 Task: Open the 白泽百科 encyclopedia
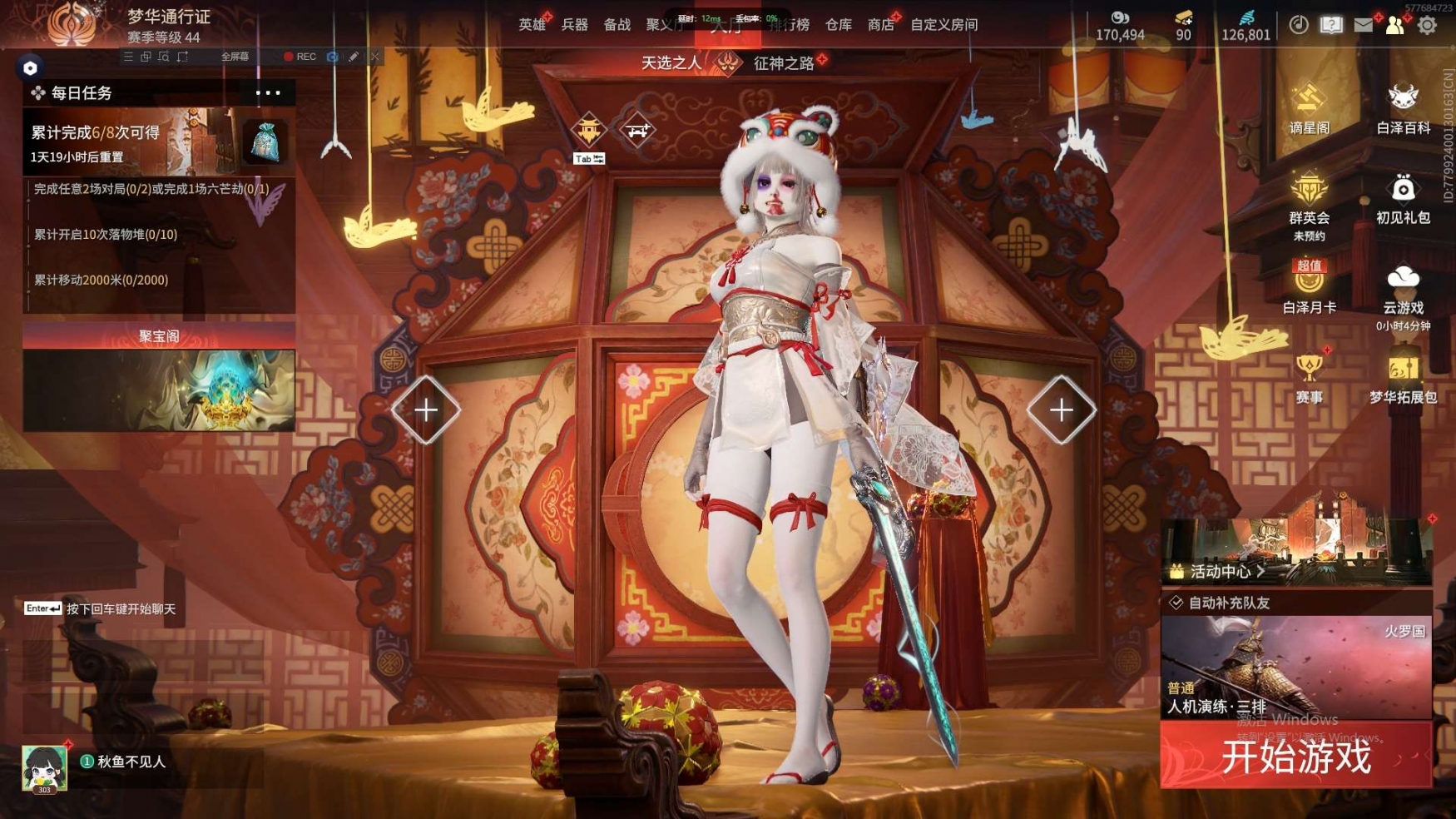(1403, 110)
